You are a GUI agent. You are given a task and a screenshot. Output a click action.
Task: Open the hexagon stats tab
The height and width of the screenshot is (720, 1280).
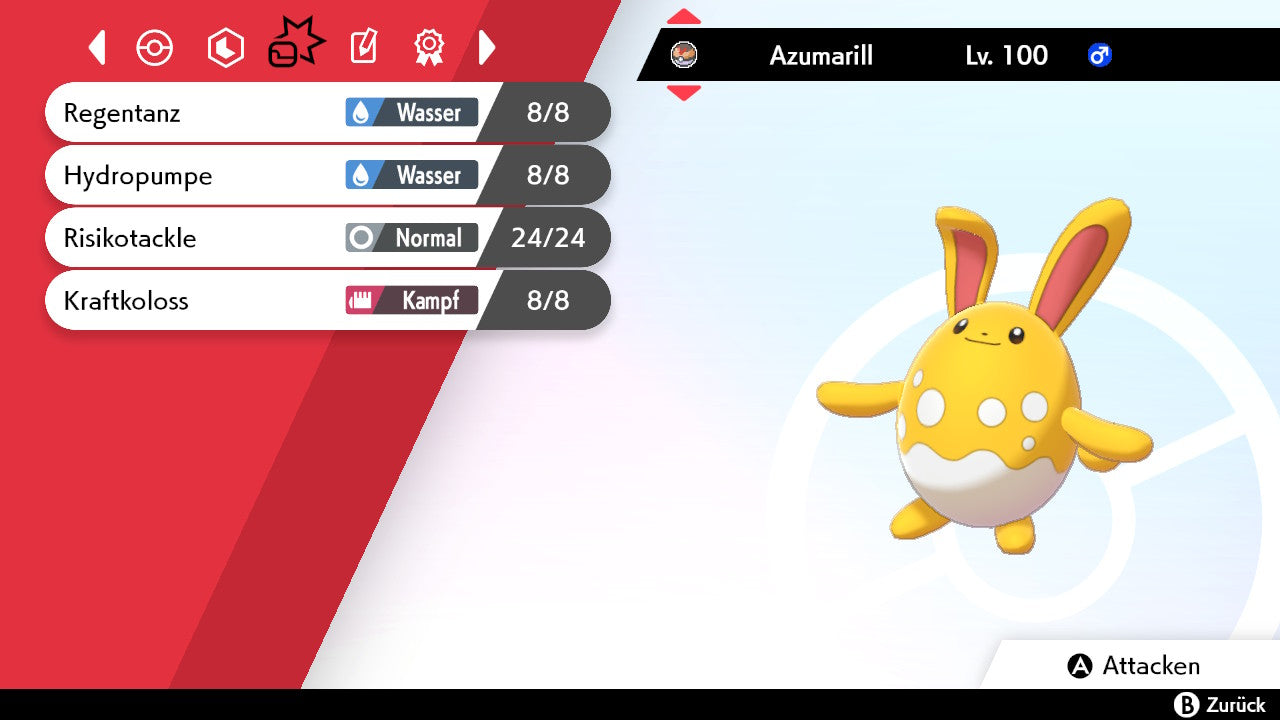point(225,48)
